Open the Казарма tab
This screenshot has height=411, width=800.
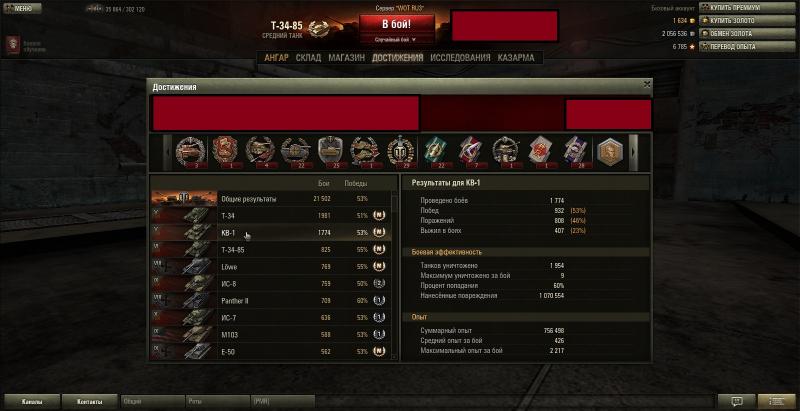[516, 58]
